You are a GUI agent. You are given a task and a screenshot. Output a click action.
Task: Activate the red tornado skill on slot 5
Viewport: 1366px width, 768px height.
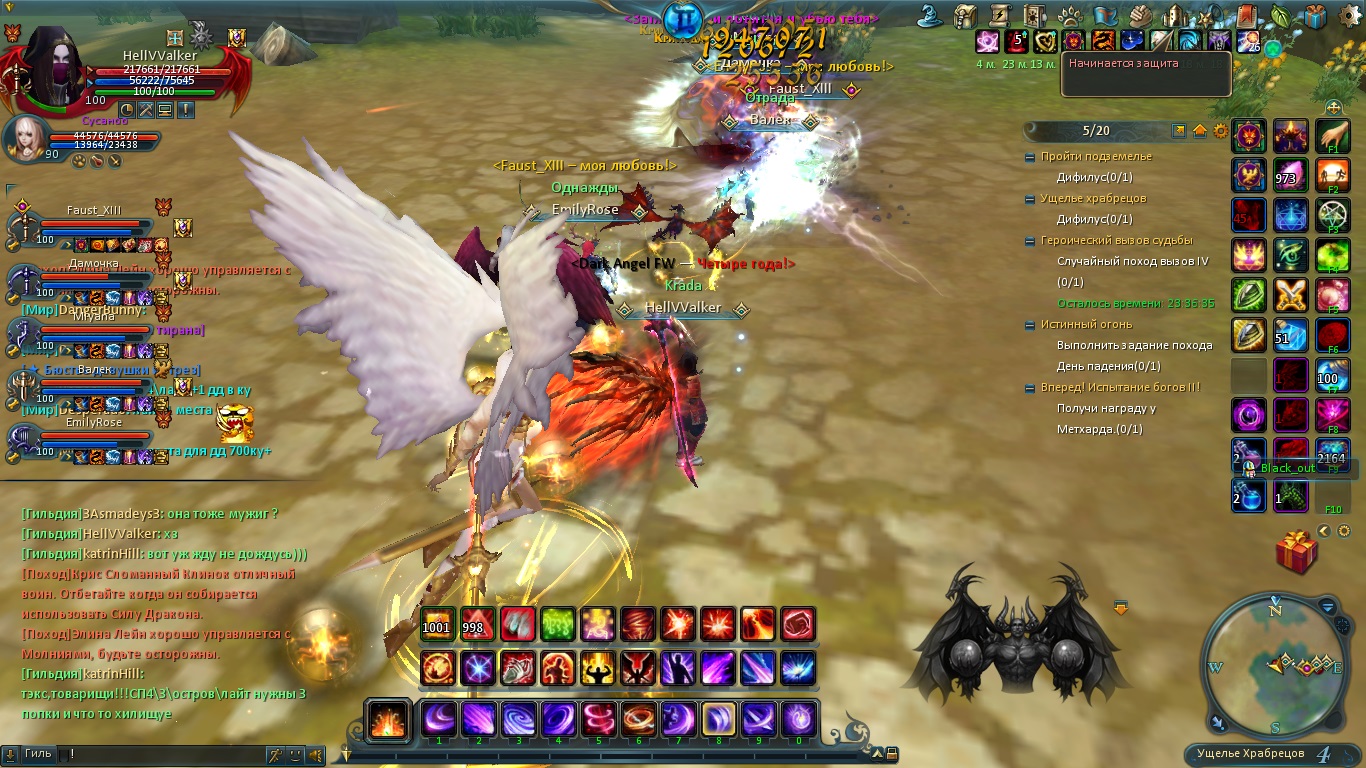(598, 719)
